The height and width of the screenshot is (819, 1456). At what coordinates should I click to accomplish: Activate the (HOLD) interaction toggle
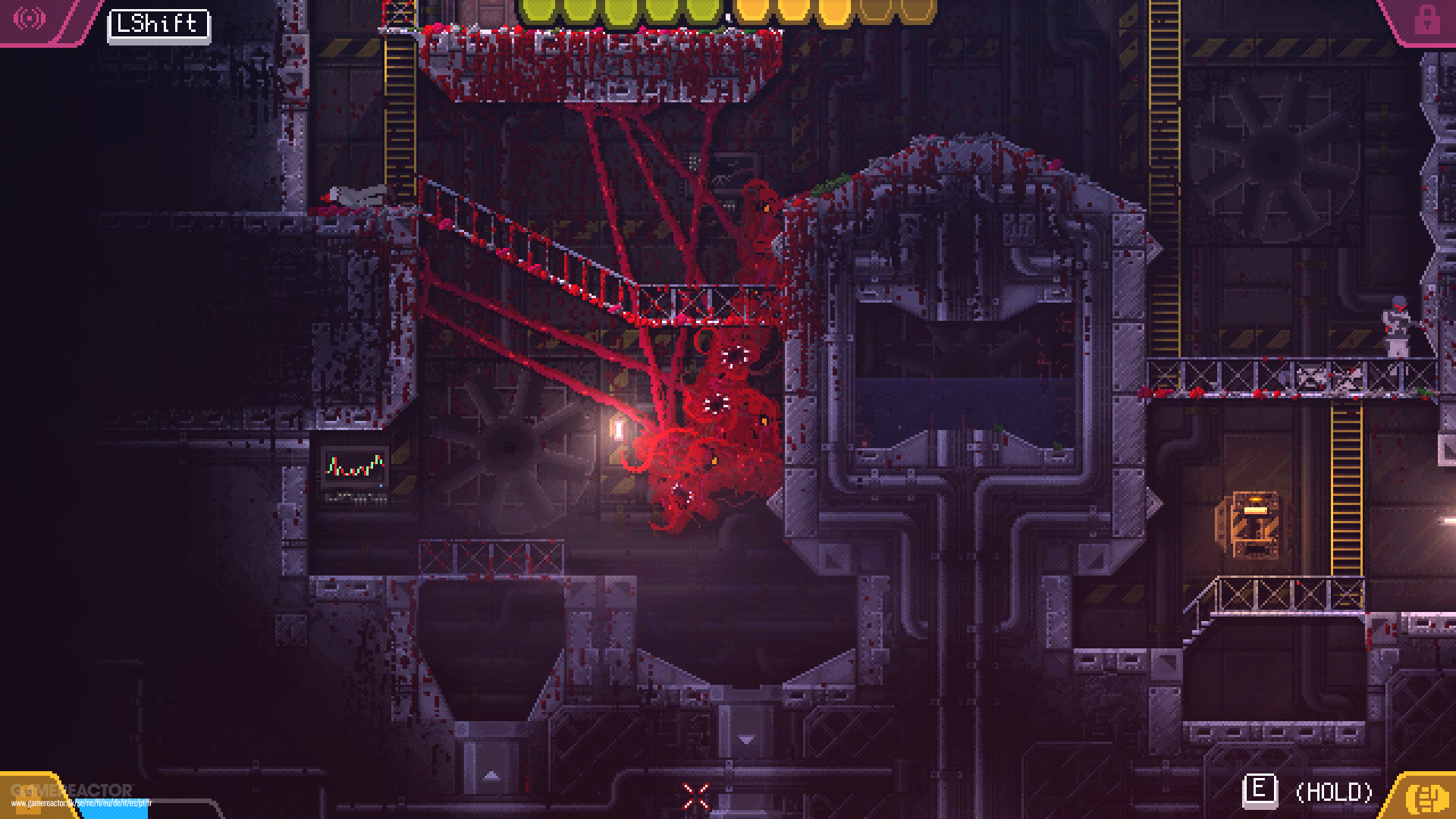pos(1333,791)
